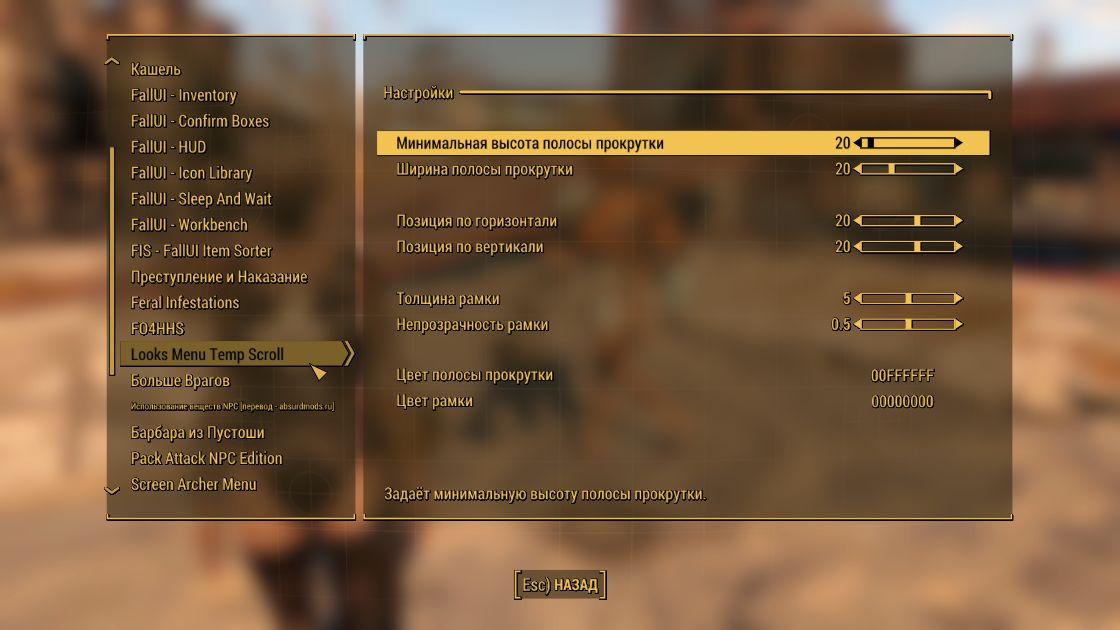Open FallUI - Confirm Boxes entry
Viewport: 1120px width, 630px height.
tap(199, 121)
